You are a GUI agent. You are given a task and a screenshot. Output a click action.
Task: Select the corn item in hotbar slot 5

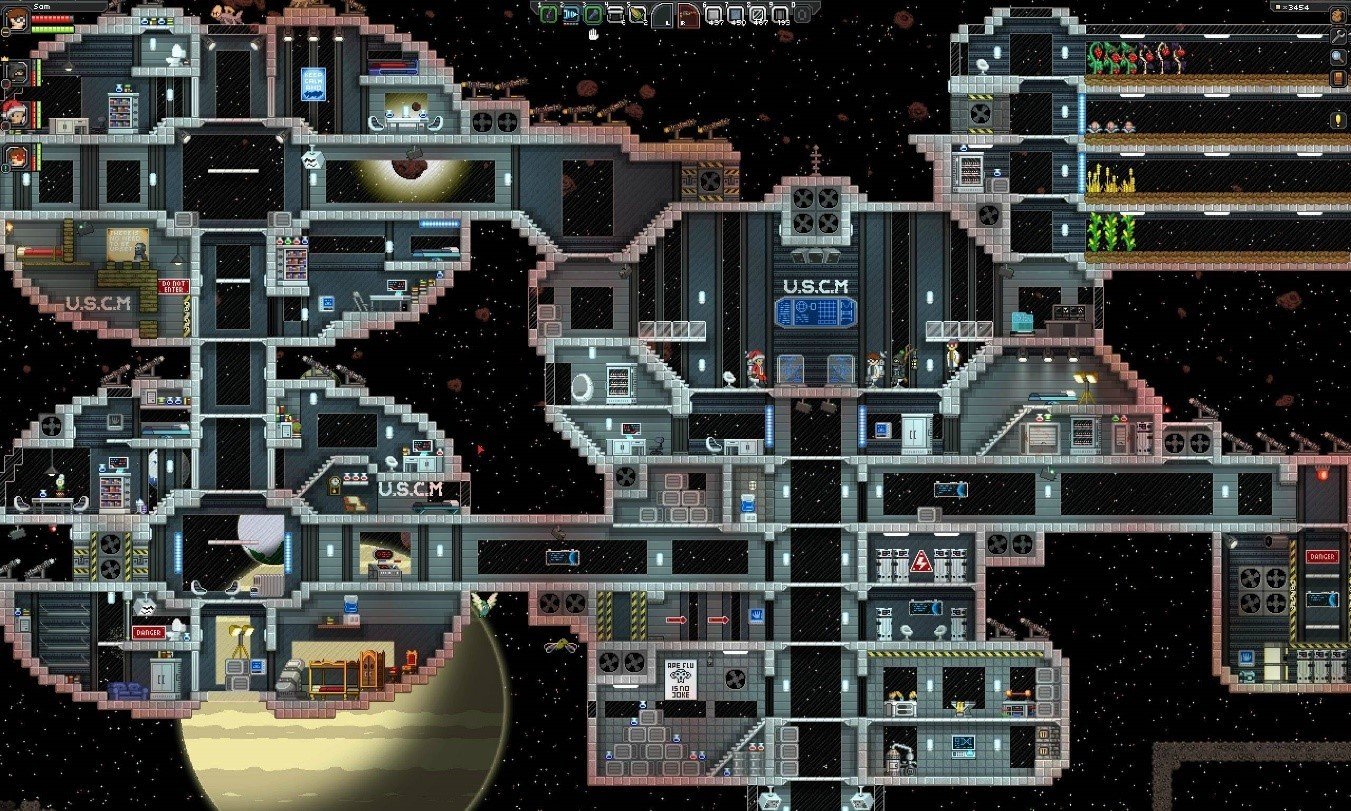tap(638, 14)
